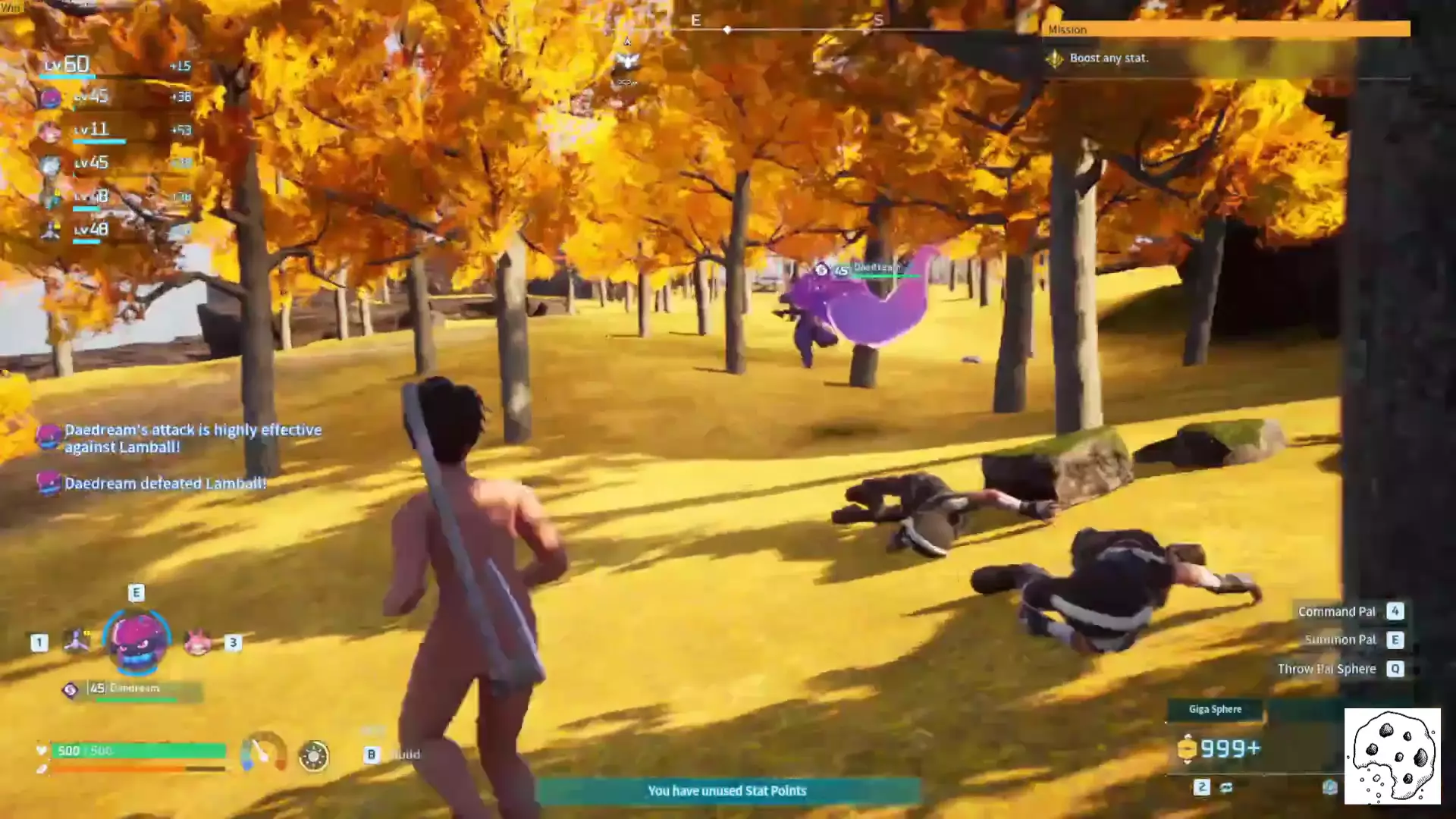Click the cookie logo watermark
Viewport: 1456px width, 819px height.
pyautogui.click(x=1392, y=756)
